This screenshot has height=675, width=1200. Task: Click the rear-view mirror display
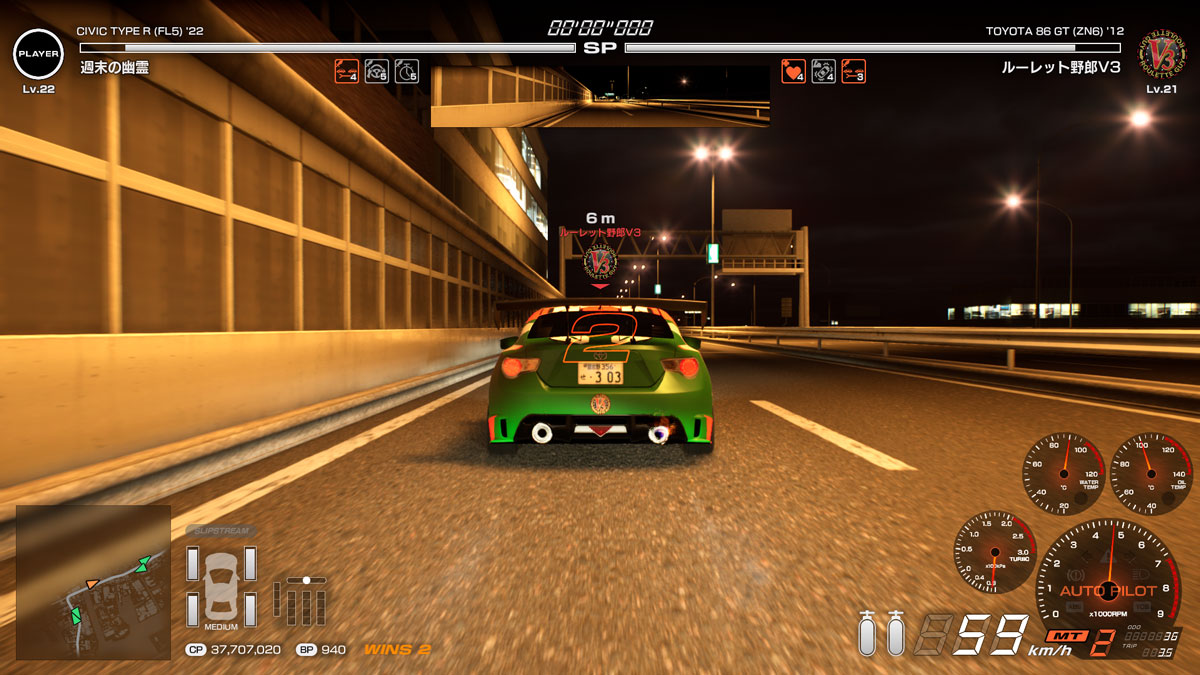[600, 96]
